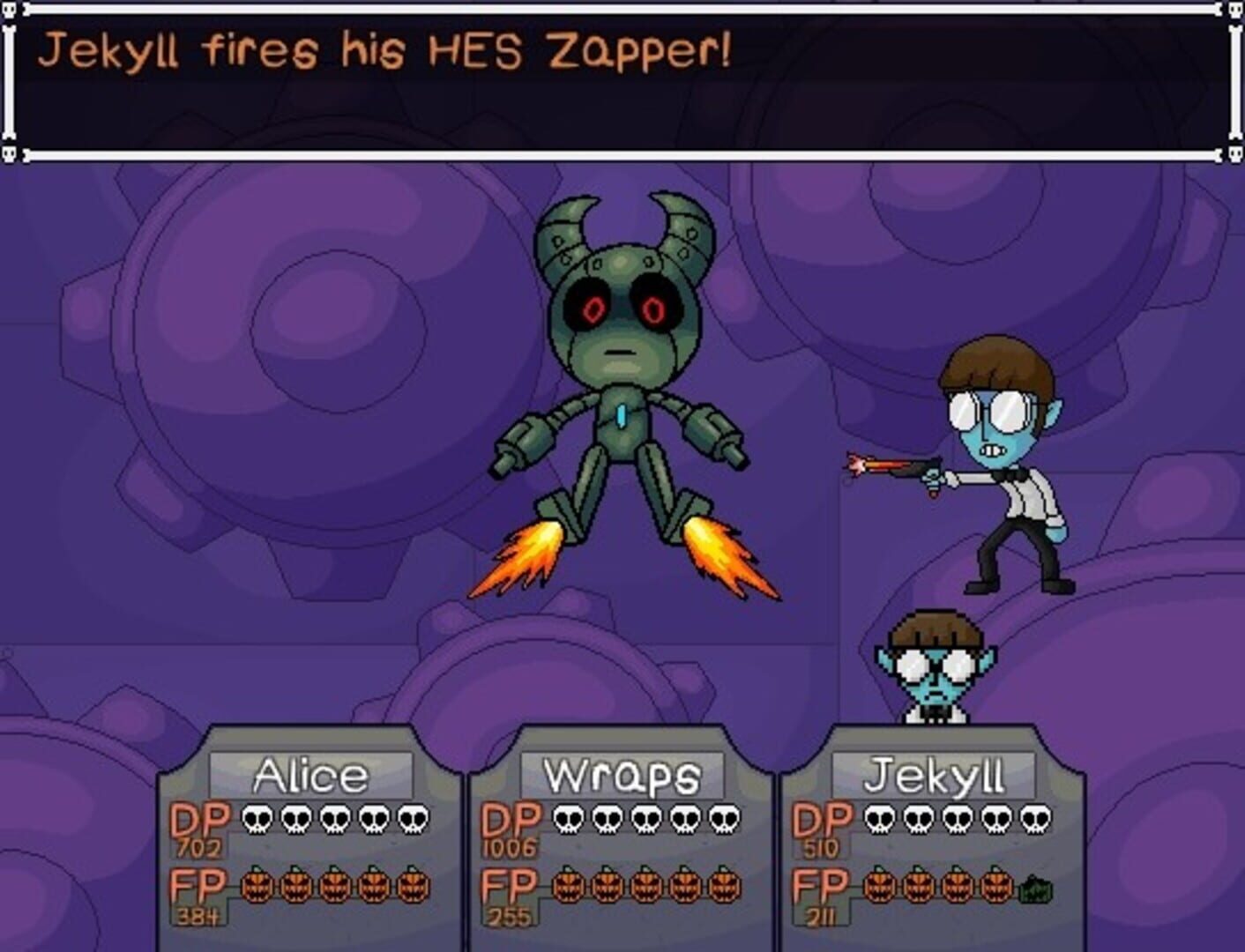The image size is (1245, 952).
Task: Click the robot's glowing blue chest gem
Action: click(x=622, y=417)
